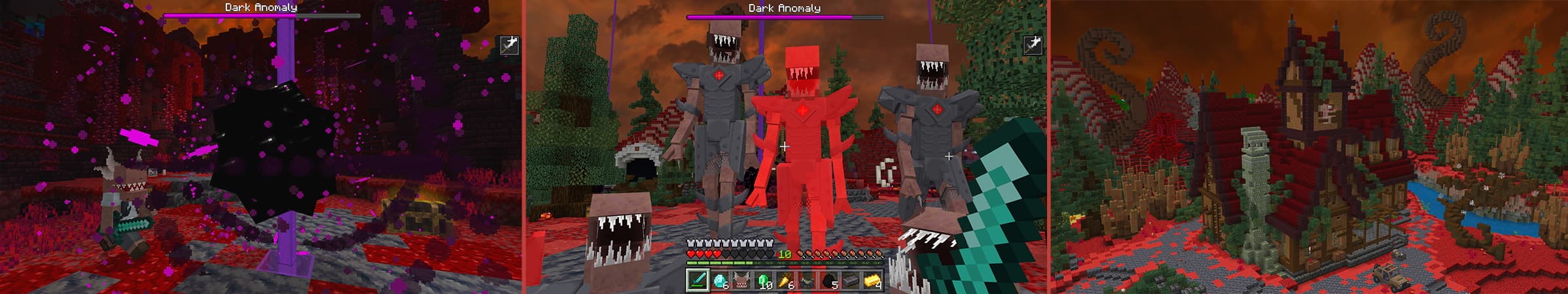Select the gold ingot stack slot
The width and height of the screenshot is (1568, 294).
click(x=872, y=280)
